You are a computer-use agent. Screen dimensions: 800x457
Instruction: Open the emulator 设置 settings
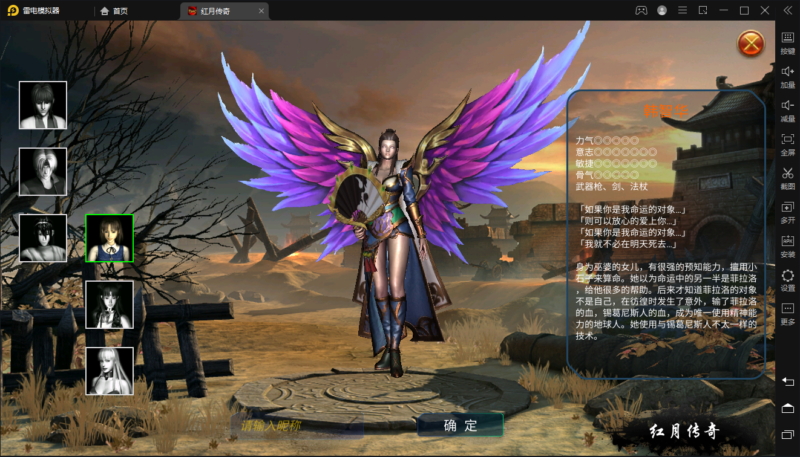(788, 279)
